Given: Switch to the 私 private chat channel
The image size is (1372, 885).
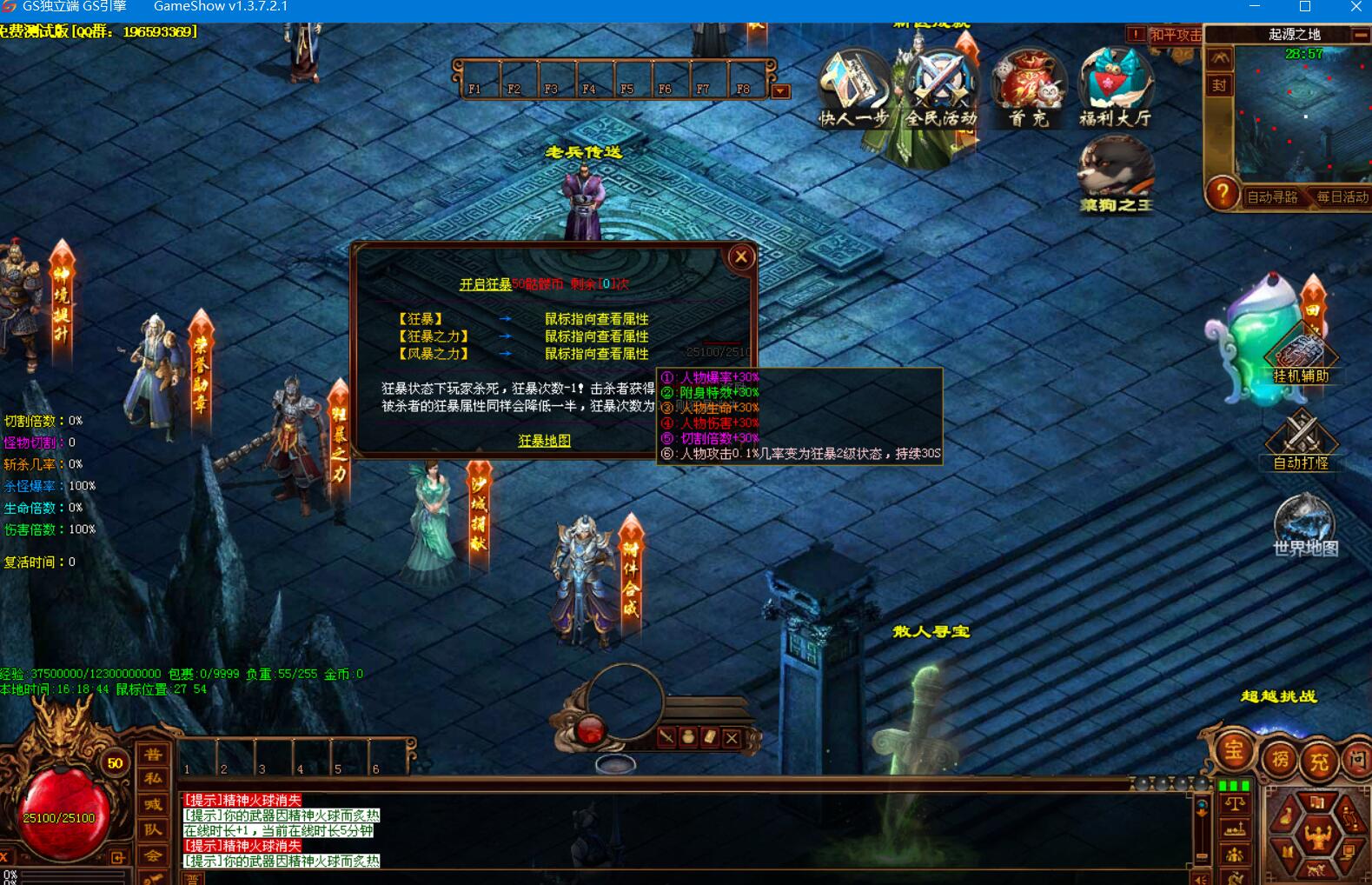Looking at the screenshot, I should (x=153, y=779).
